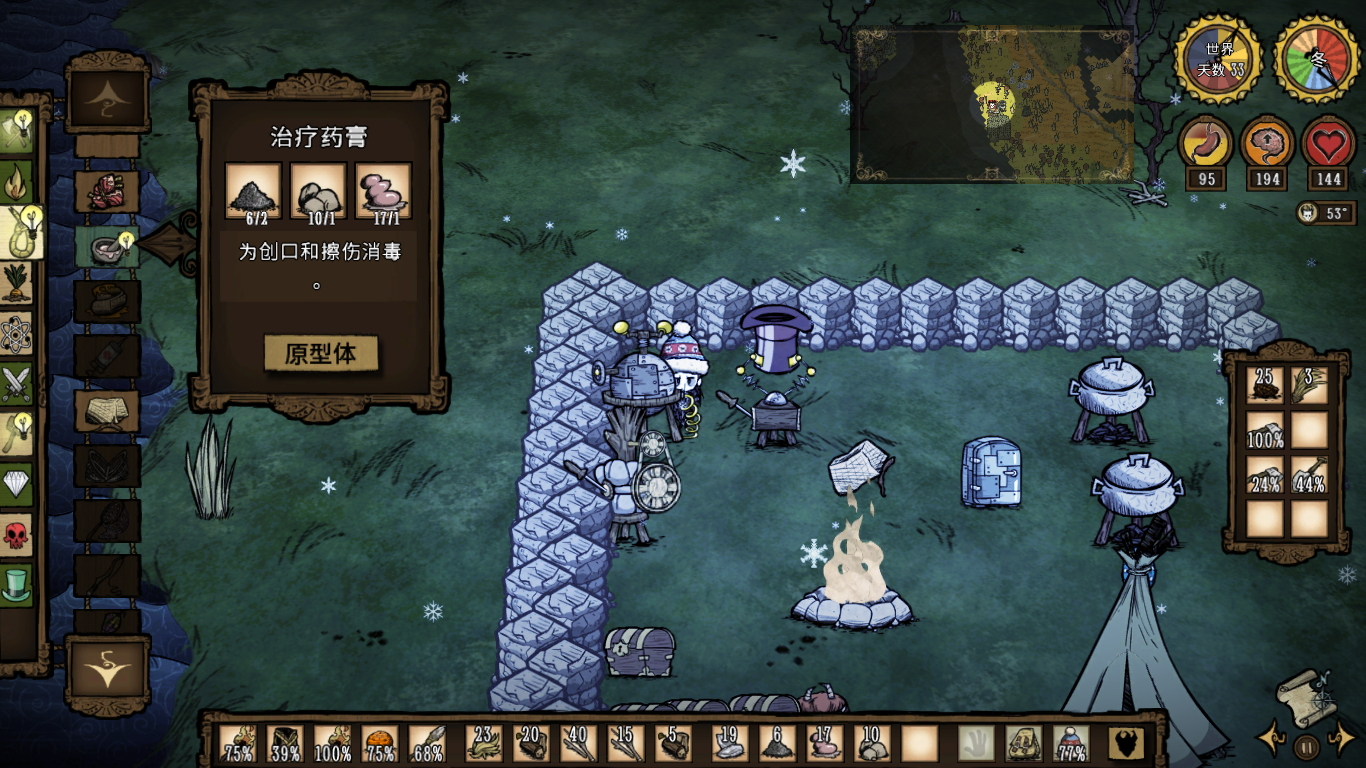The image size is (1366, 768).
Task: Select the ash stack in inventory
Action: tap(776, 744)
